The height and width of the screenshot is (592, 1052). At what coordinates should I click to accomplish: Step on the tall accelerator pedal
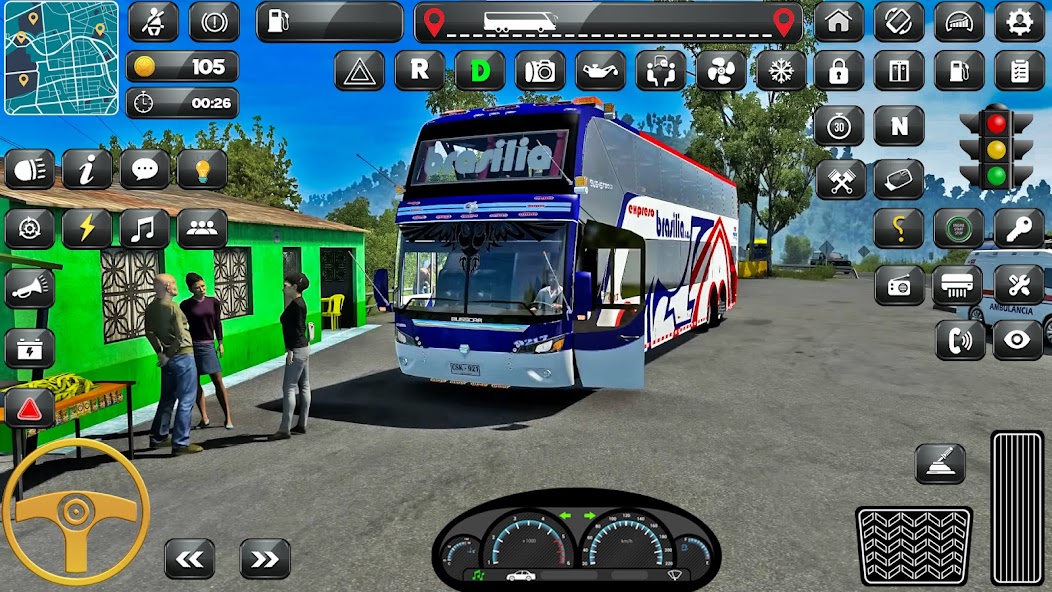(x=1017, y=507)
